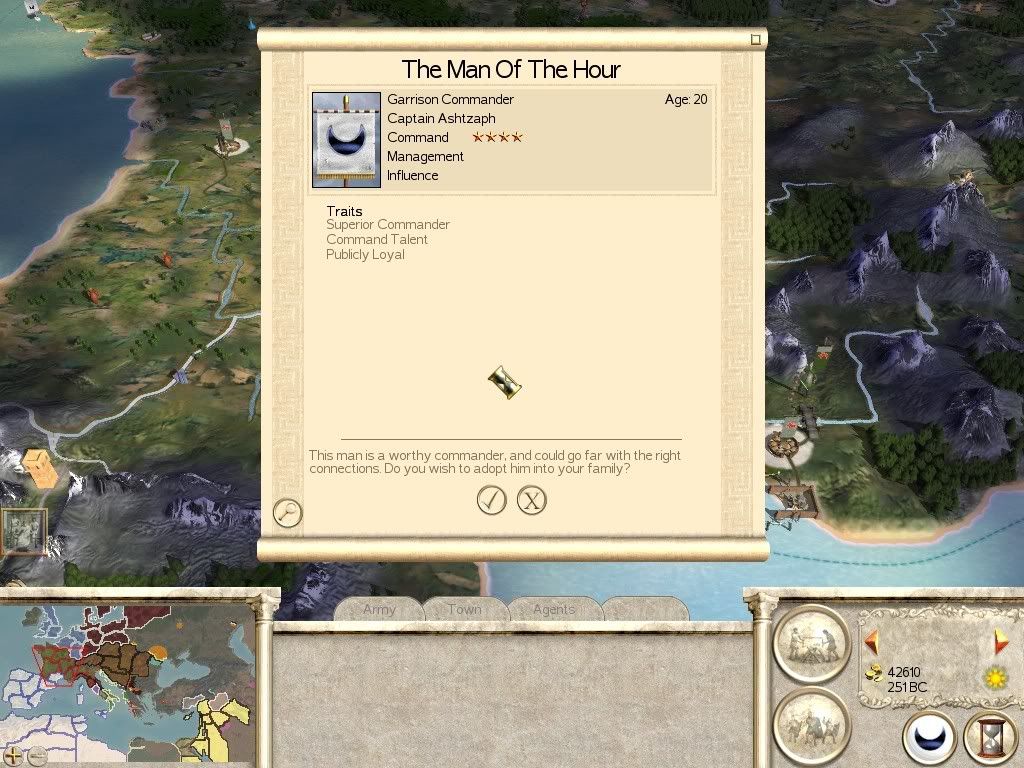Click the red left arrow in the info panel
Viewport: 1024px width, 768px height.
(x=871, y=642)
